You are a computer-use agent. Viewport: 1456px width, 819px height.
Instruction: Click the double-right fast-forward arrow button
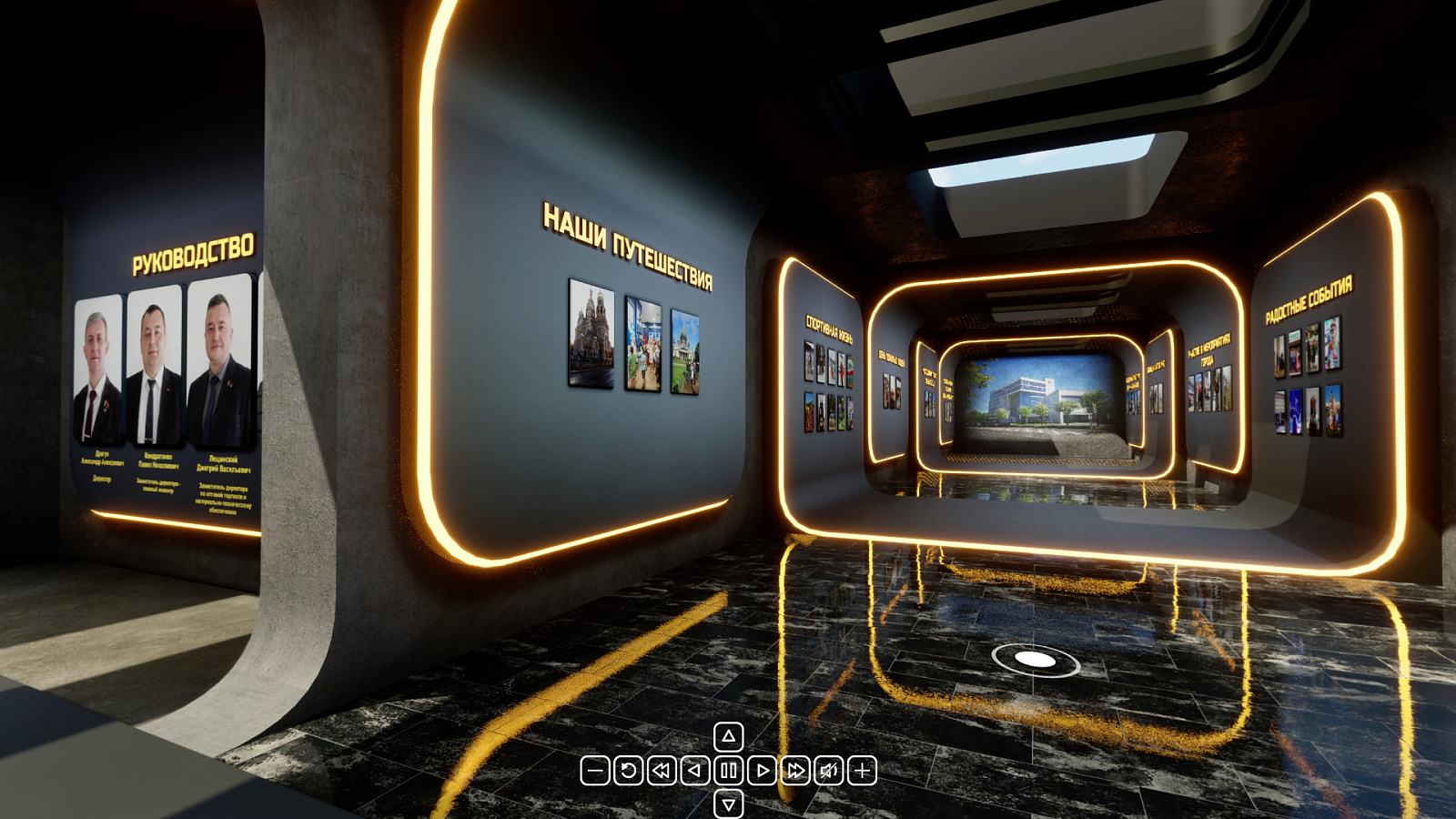pyautogui.click(x=795, y=771)
